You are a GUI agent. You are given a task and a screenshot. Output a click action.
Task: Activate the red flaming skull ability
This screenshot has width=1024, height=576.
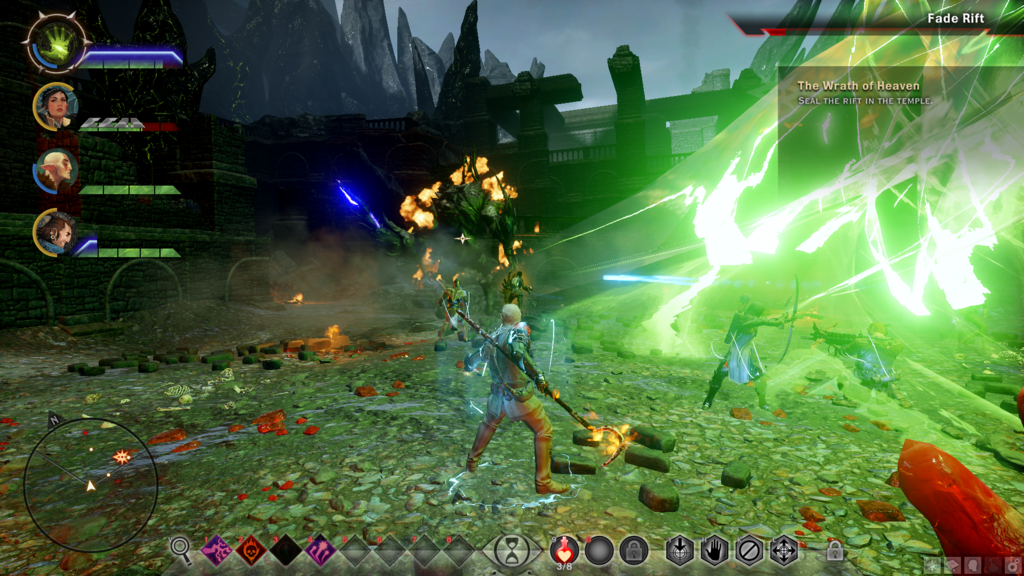pyautogui.click(x=251, y=550)
